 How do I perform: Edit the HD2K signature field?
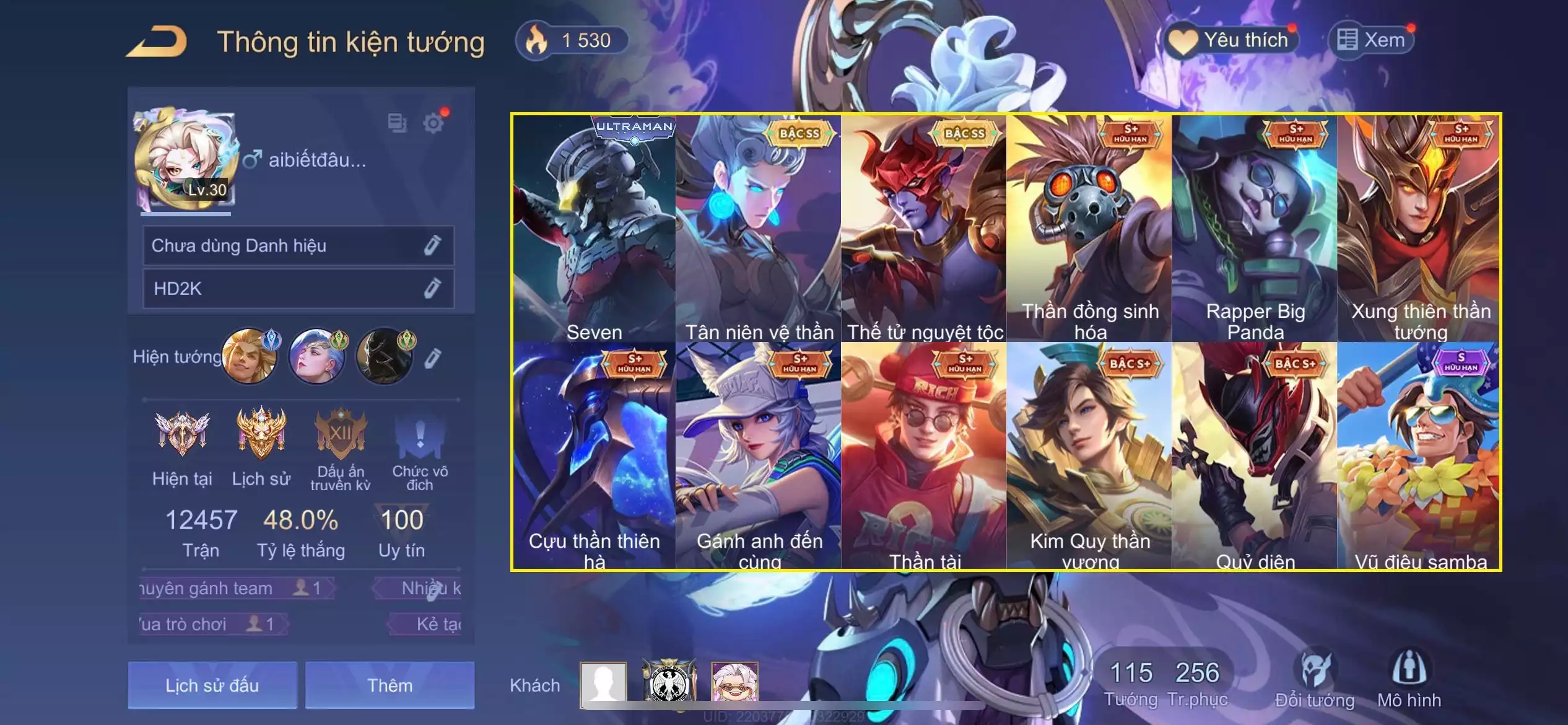coord(432,288)
